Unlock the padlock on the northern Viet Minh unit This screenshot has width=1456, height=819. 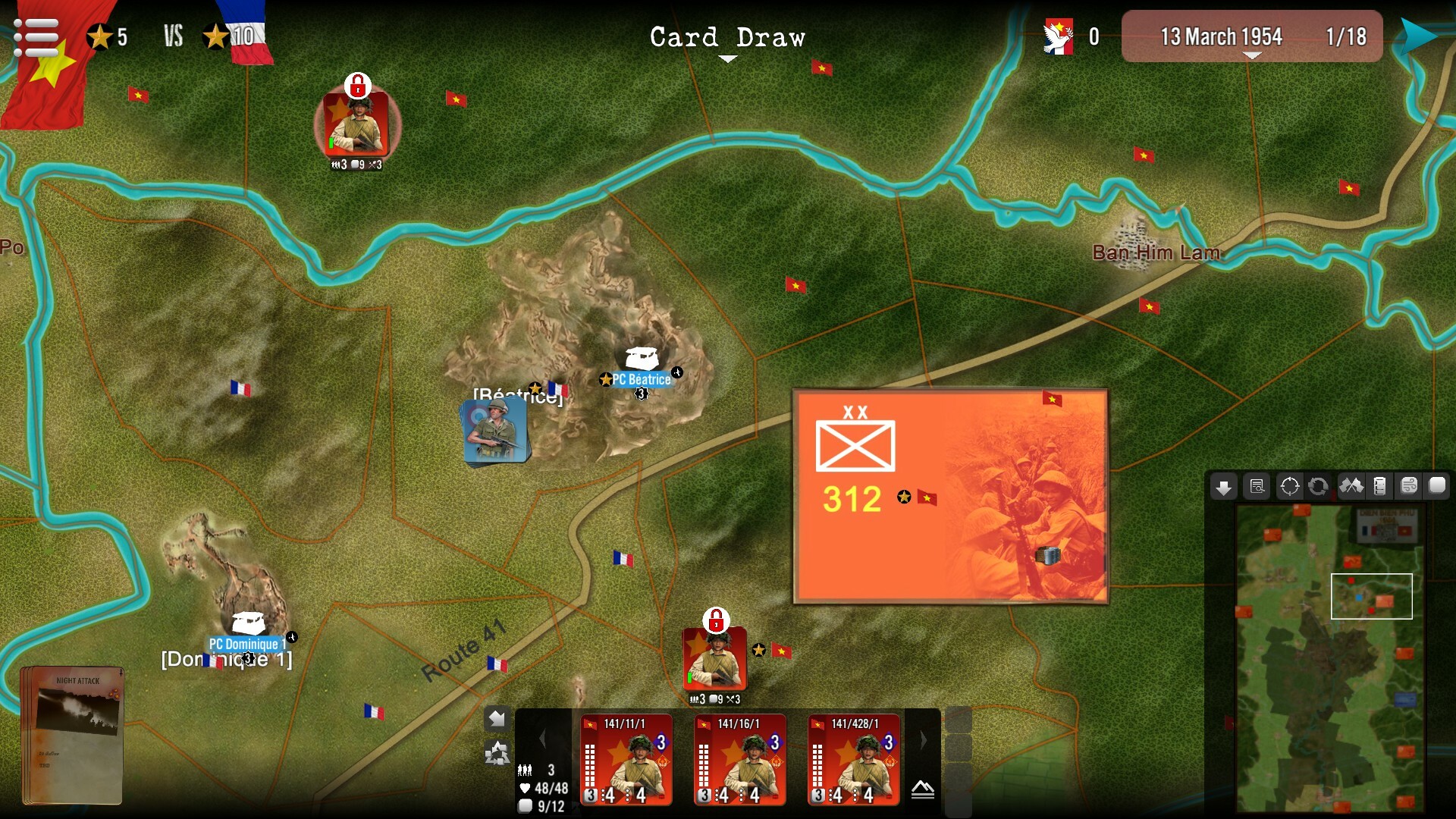(x=358, y=86)
